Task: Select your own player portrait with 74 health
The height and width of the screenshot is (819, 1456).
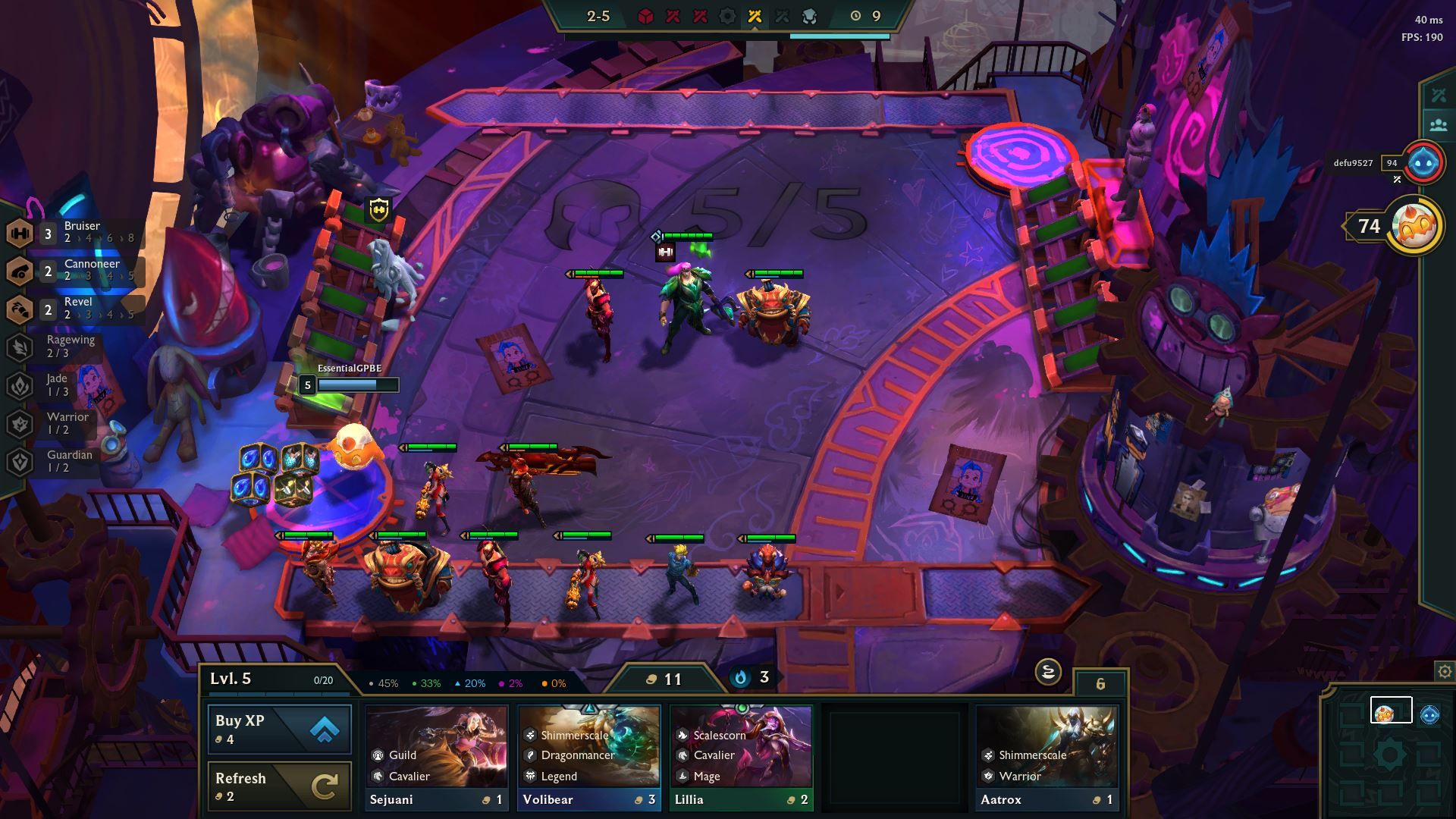Action: (x=1414, y=226)
